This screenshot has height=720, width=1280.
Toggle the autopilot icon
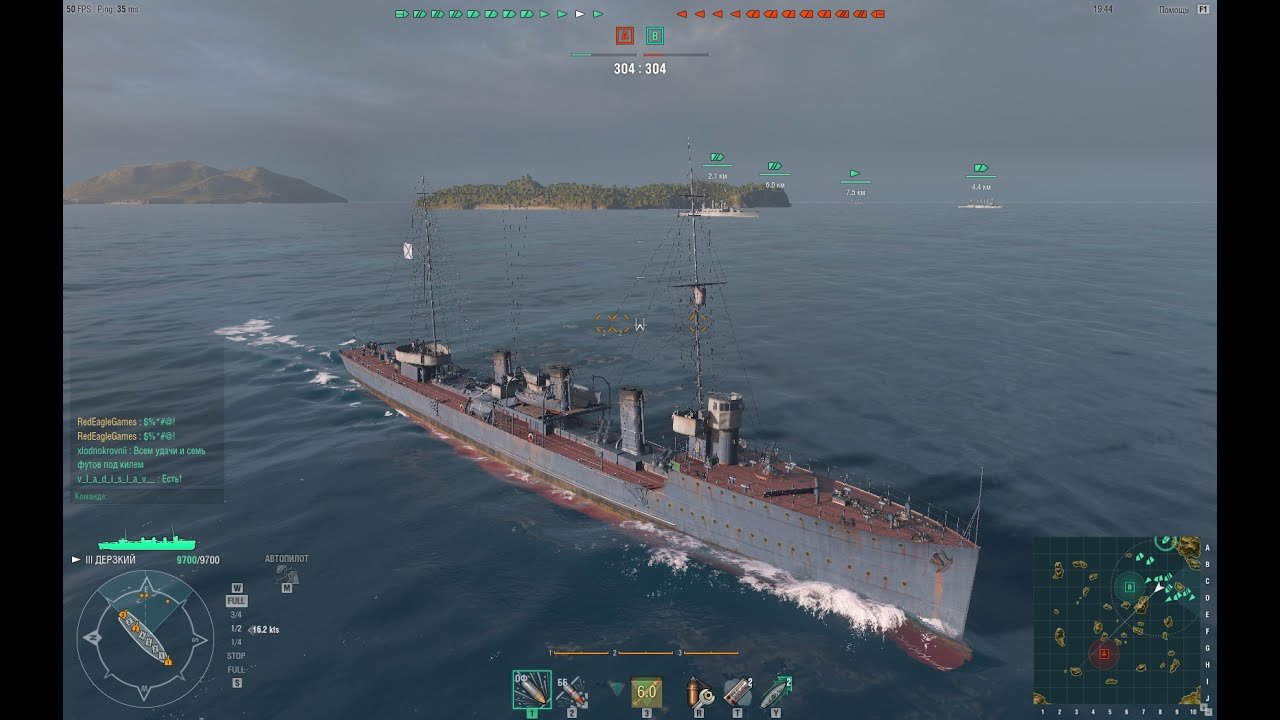286,574
